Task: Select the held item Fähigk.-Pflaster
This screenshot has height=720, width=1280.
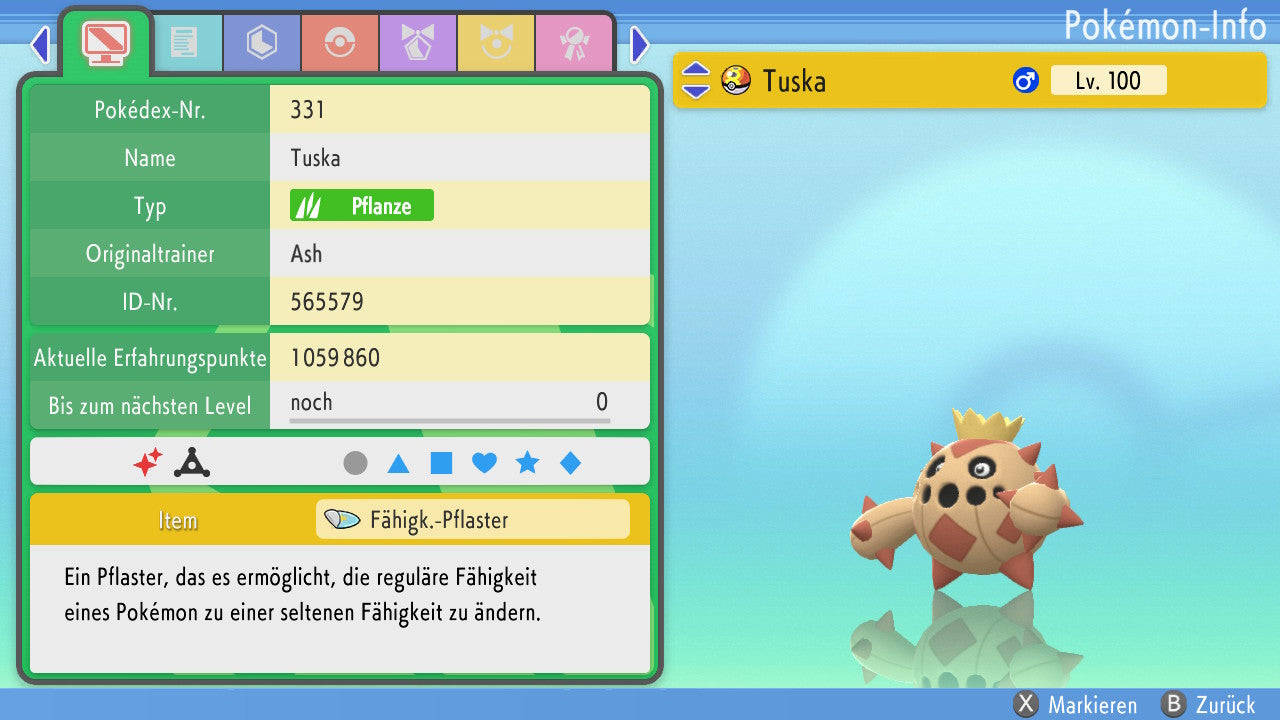Action: 472,520
